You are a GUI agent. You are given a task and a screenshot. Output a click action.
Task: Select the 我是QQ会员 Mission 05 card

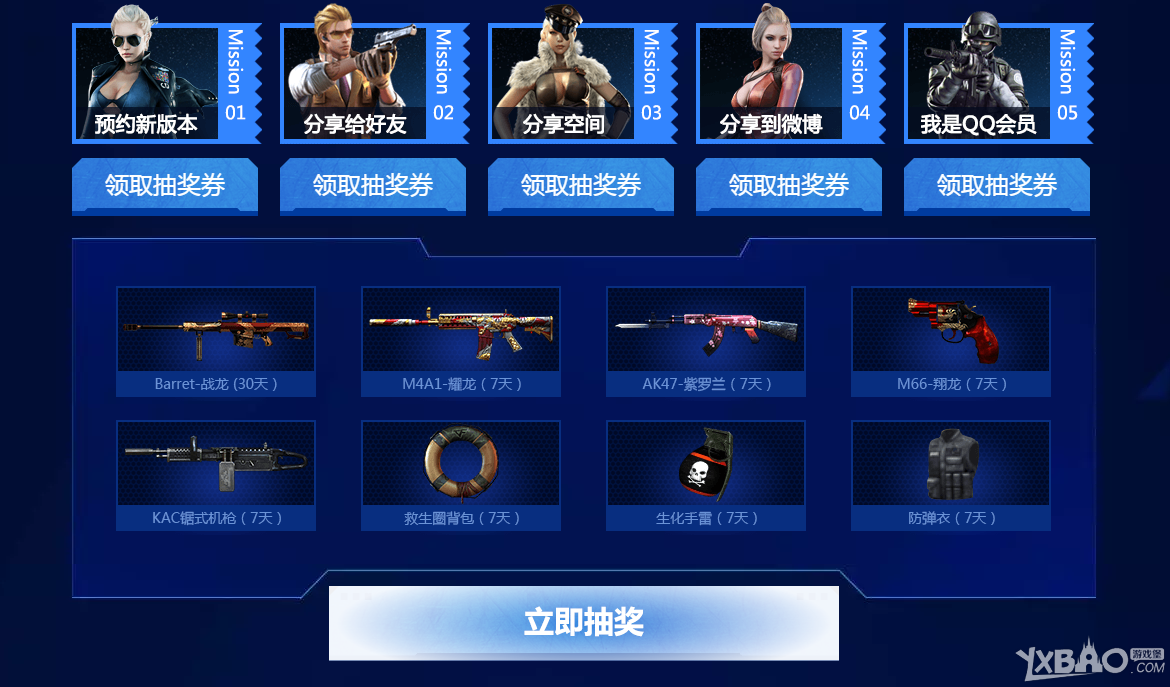click(x=997, y=84)
